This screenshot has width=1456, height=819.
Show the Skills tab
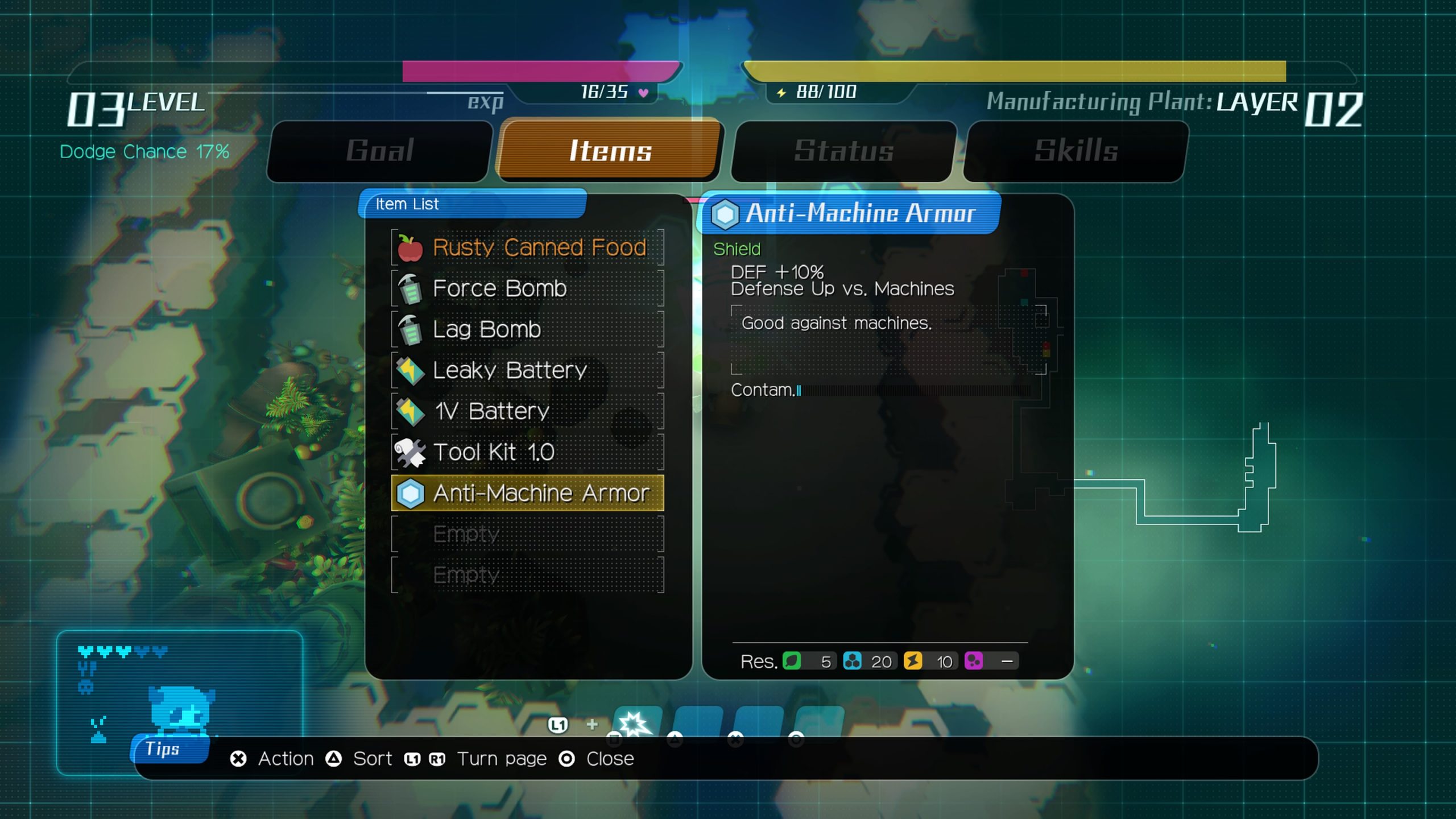[x=1076, y=151]
